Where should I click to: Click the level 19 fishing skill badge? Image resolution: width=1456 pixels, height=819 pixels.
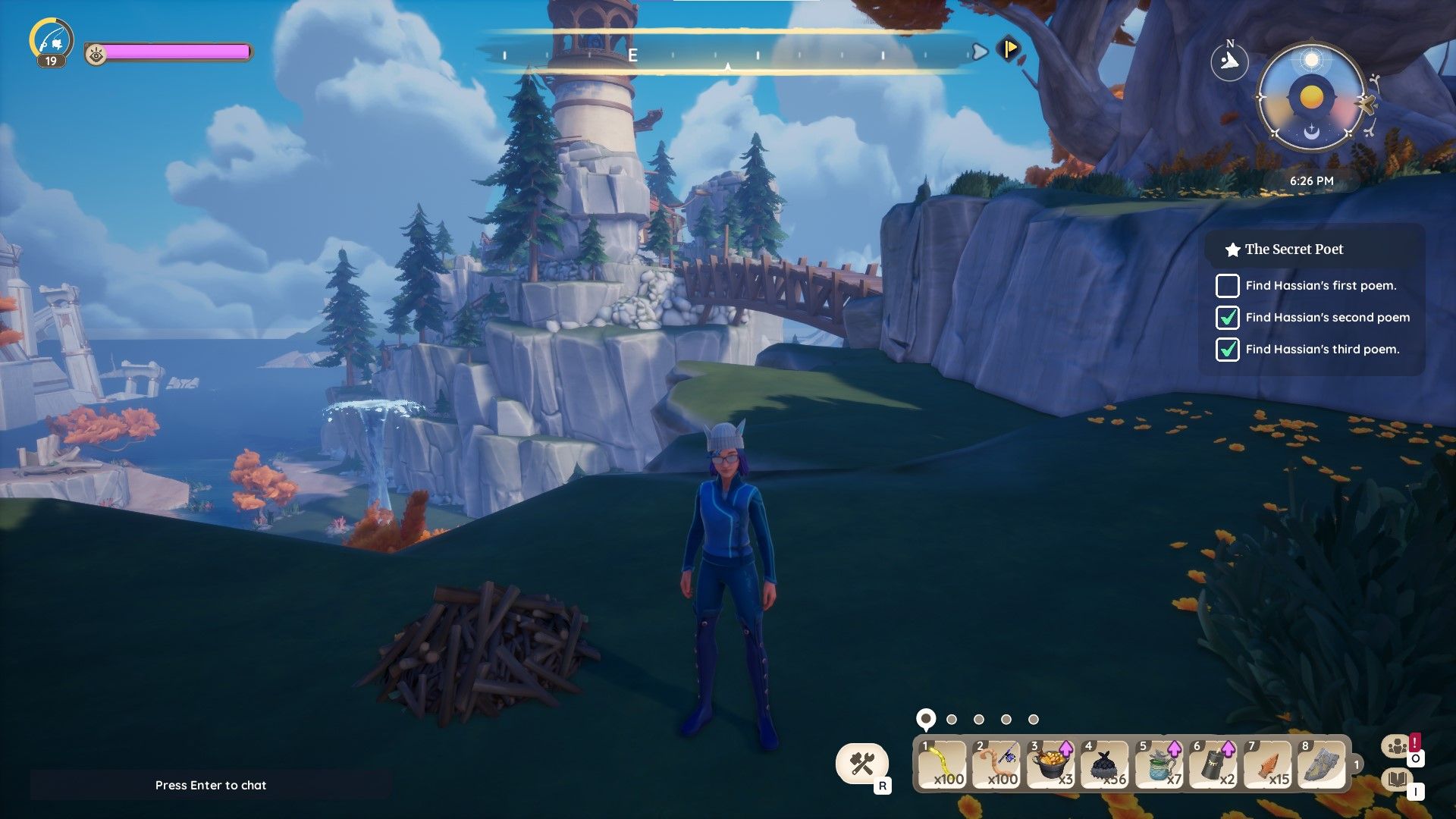(52, 42)
